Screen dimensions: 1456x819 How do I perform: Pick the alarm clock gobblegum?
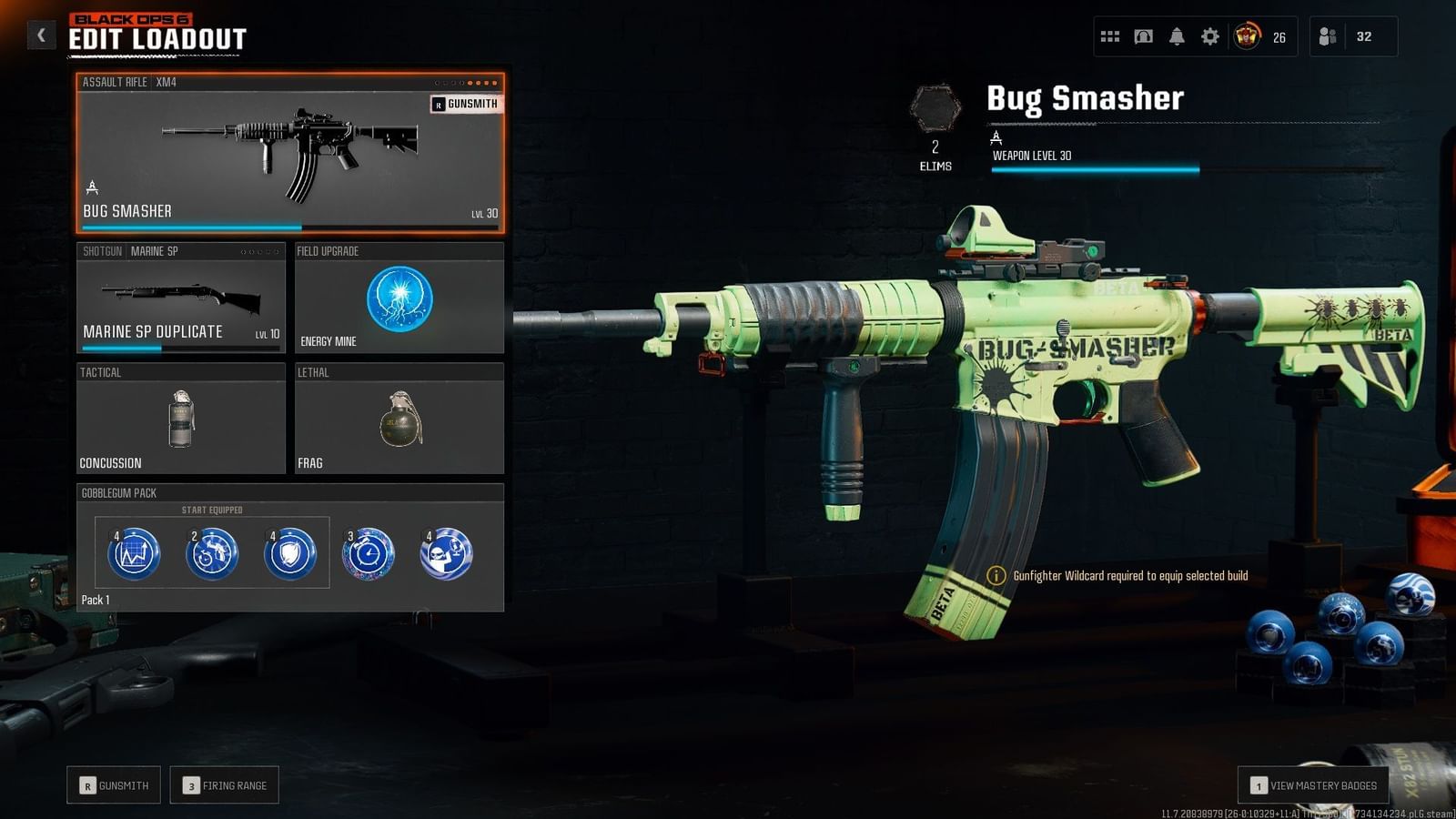click(369, 553)
